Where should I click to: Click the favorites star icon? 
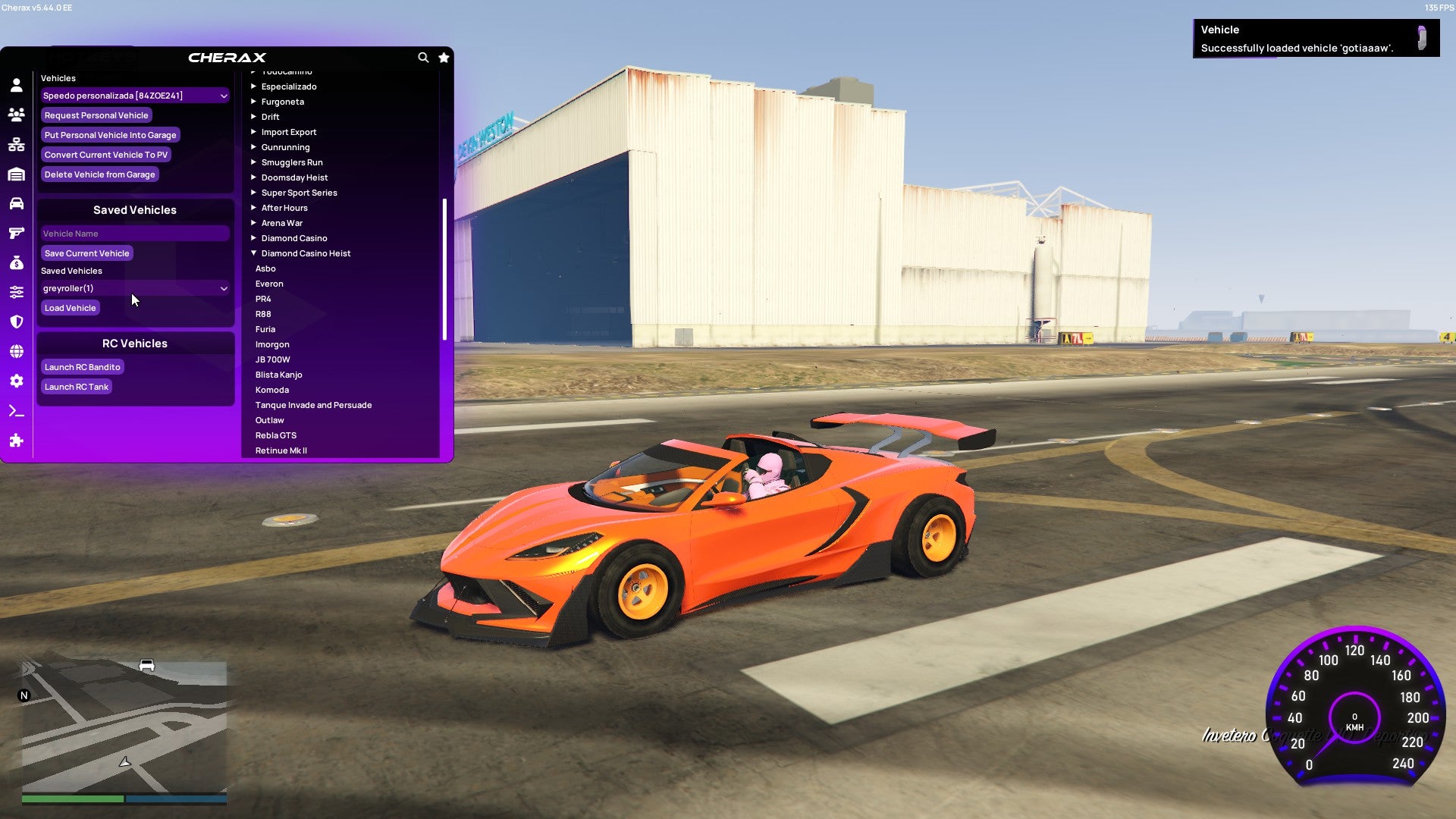pyautogui.click(x=444, y=58)
